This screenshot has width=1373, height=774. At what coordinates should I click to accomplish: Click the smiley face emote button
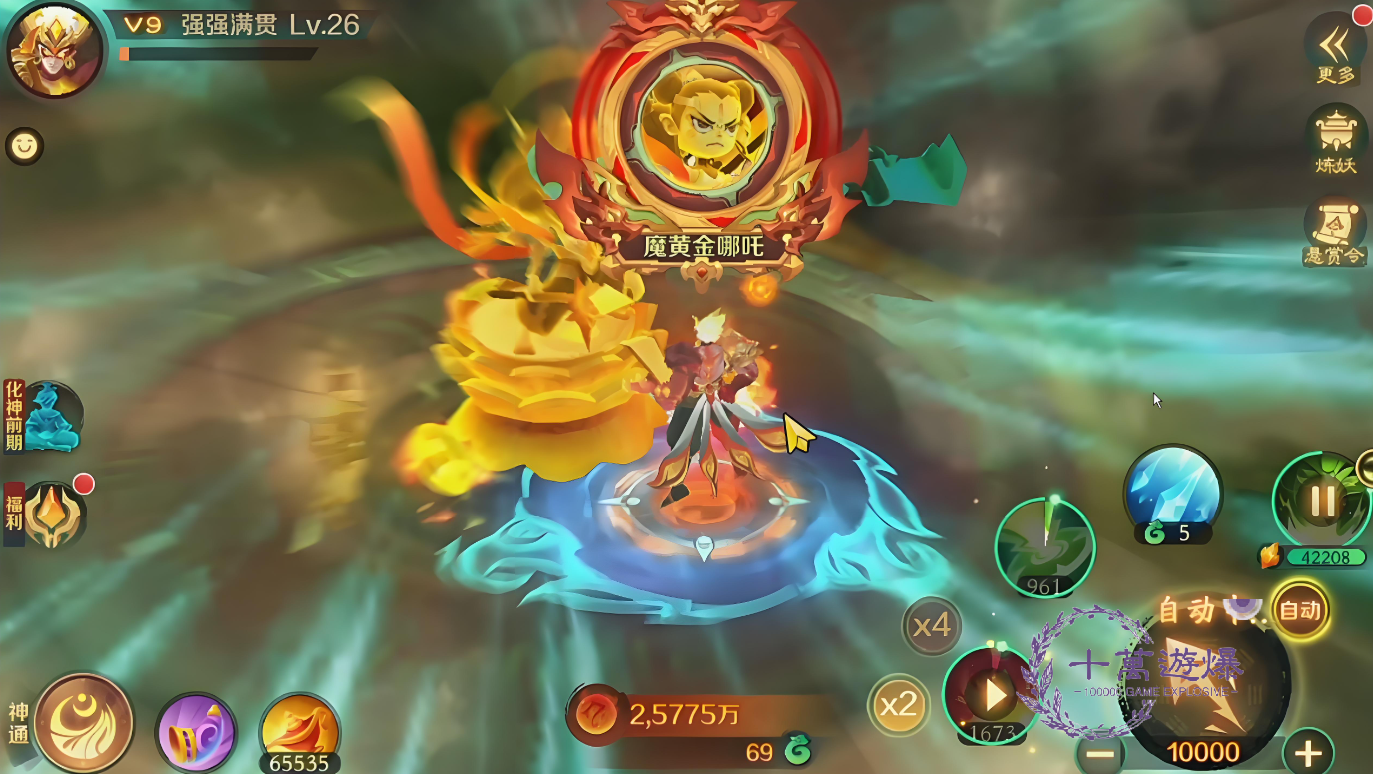pyautogui.click(x=24, y=146)
